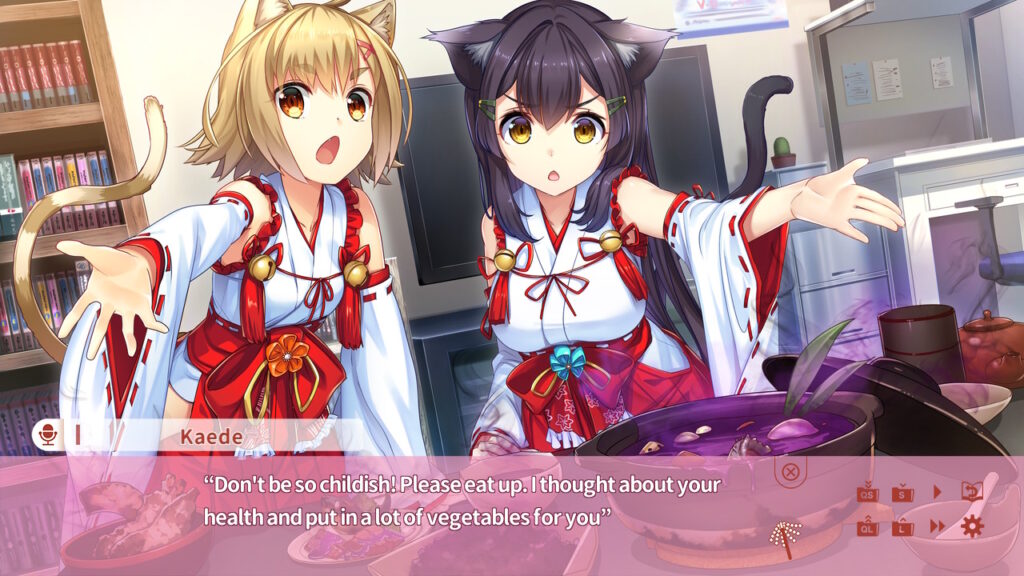Screen dimensions: 1024x576
Task: Replay Kaede's voice line with microphone icon
Action: [46, 435]
